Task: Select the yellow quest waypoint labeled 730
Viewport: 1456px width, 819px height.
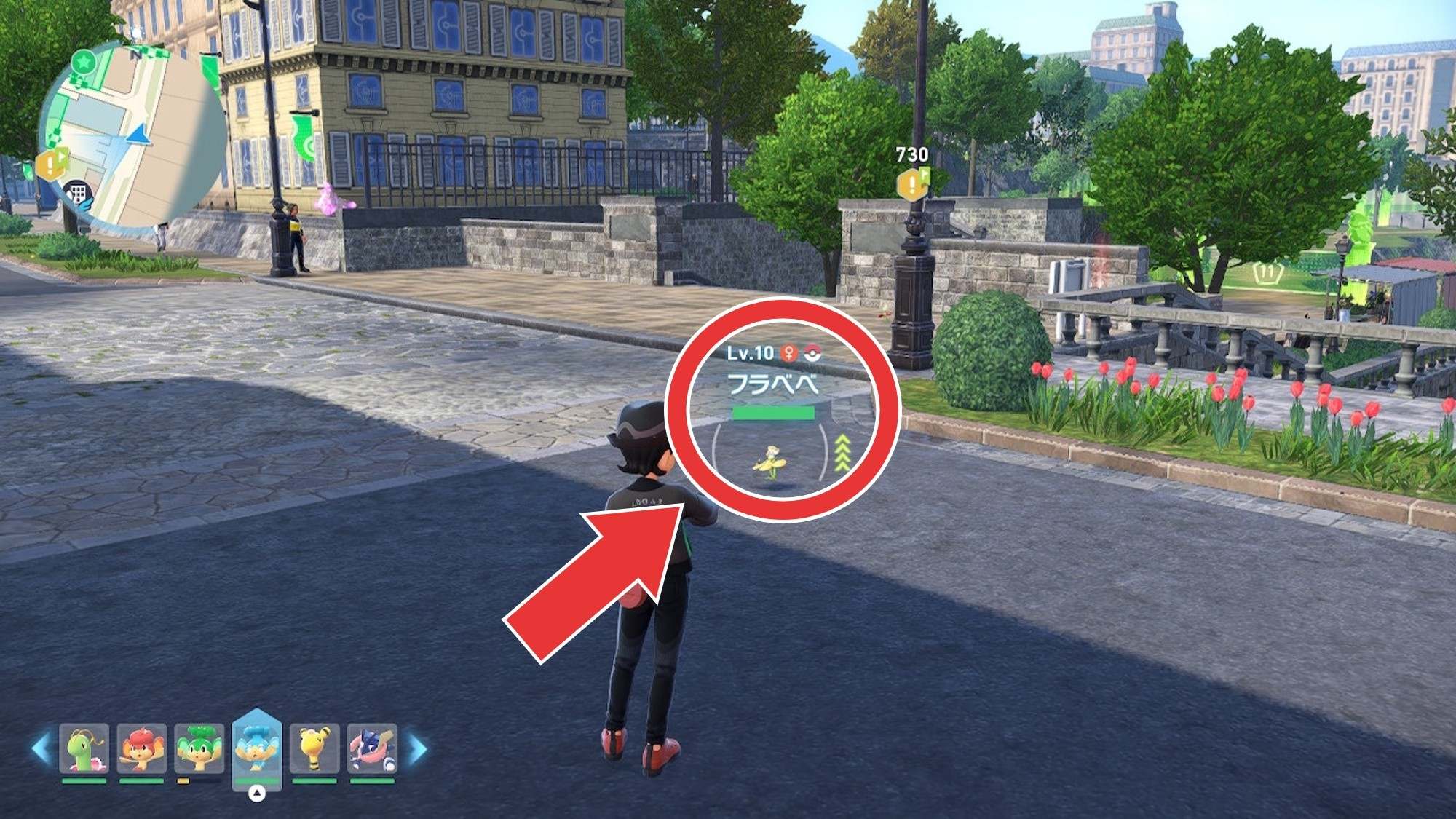Action: tap(913, 183)
